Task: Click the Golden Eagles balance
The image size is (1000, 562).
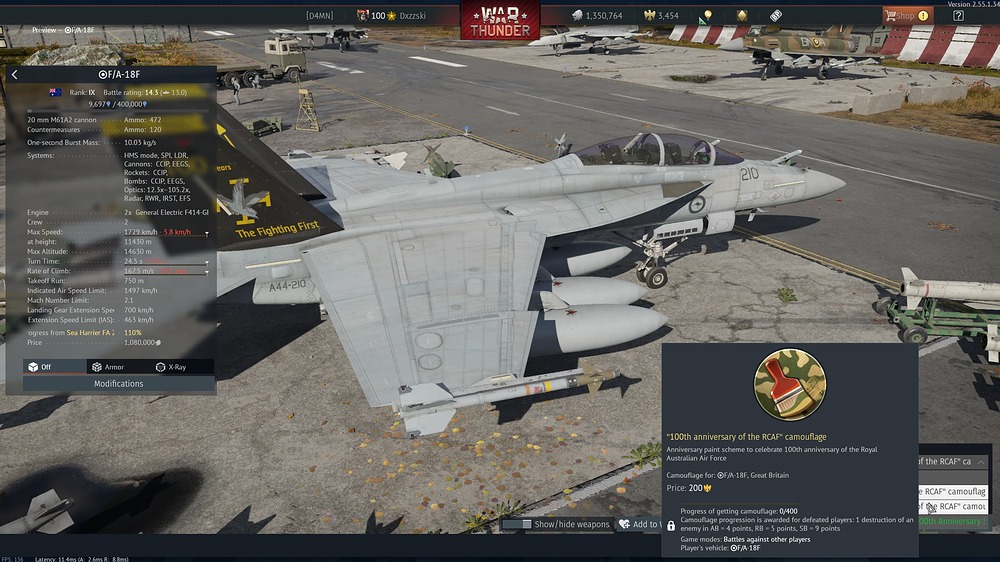Action: point(661,16)
